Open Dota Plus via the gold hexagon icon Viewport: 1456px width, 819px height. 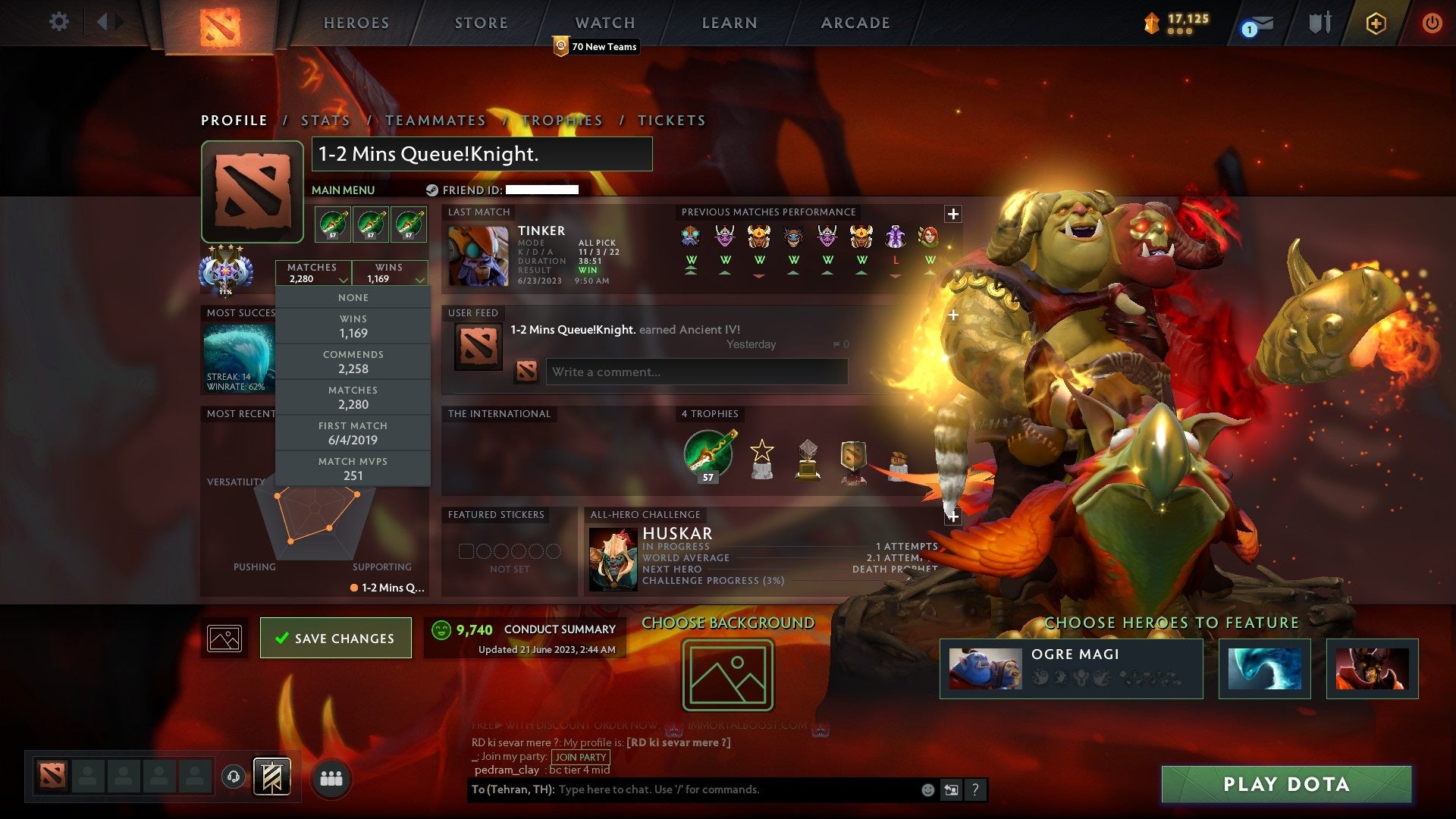coord(1376,23)
